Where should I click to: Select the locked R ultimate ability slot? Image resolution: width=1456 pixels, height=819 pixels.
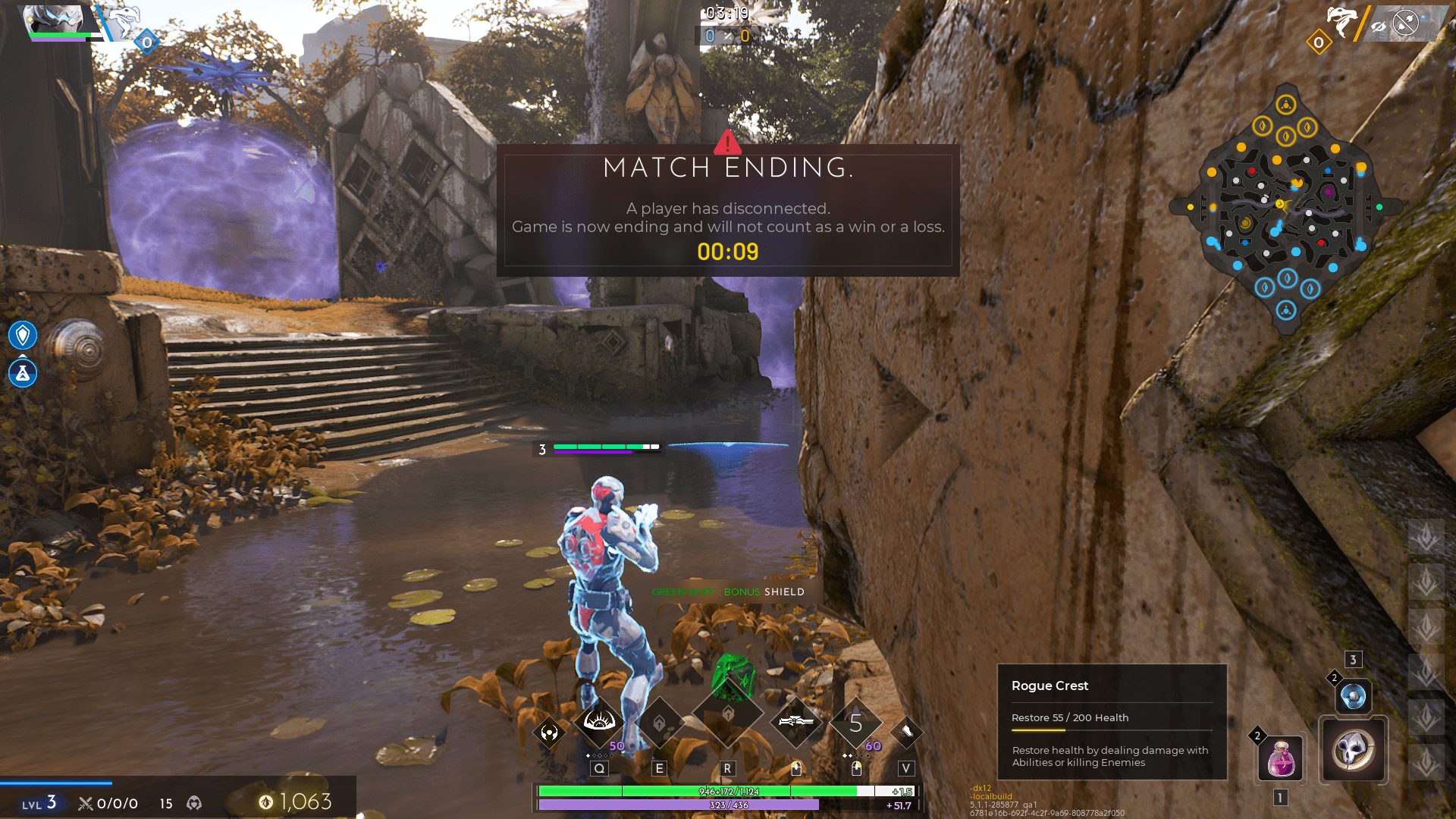727,714
